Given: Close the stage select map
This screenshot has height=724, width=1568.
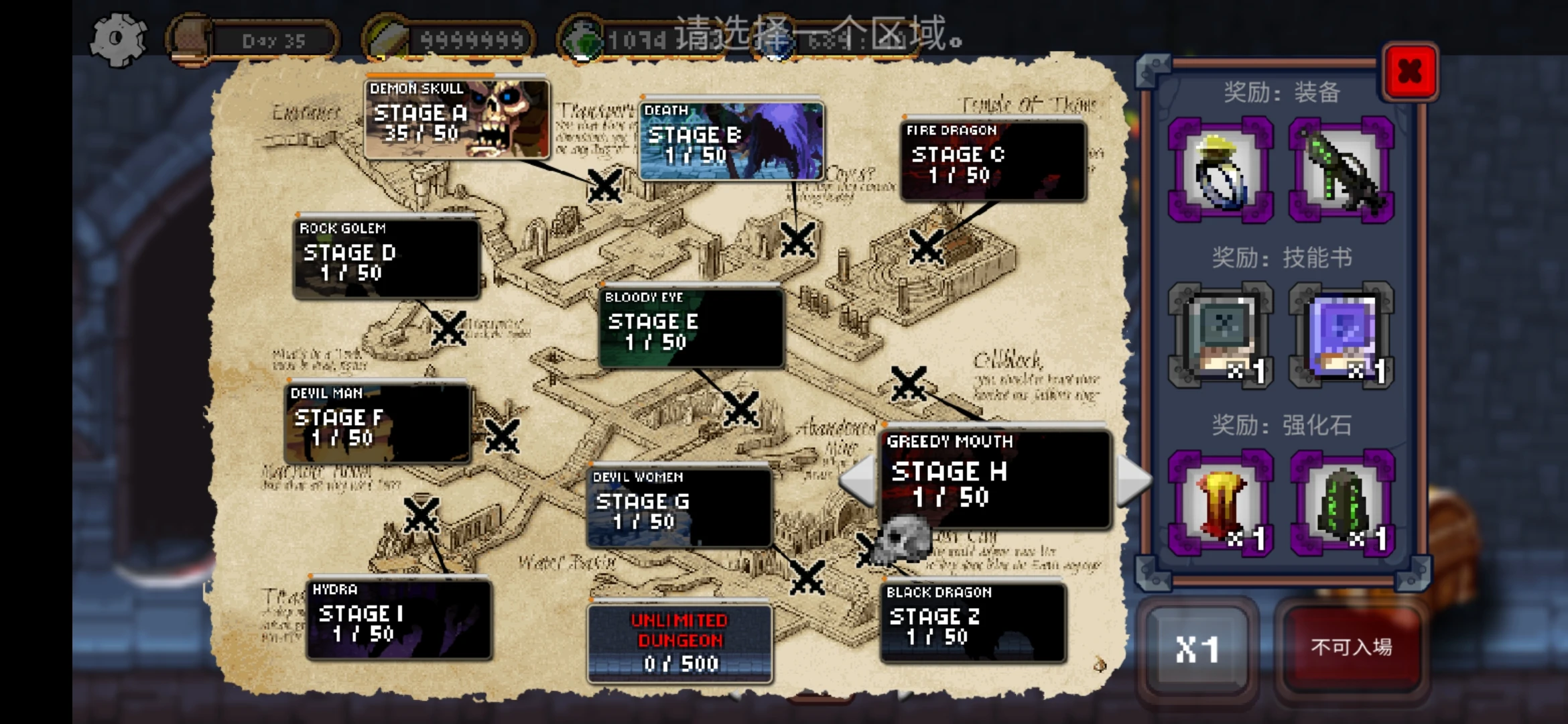Looking at the screenshot, I should (1409, 72).
